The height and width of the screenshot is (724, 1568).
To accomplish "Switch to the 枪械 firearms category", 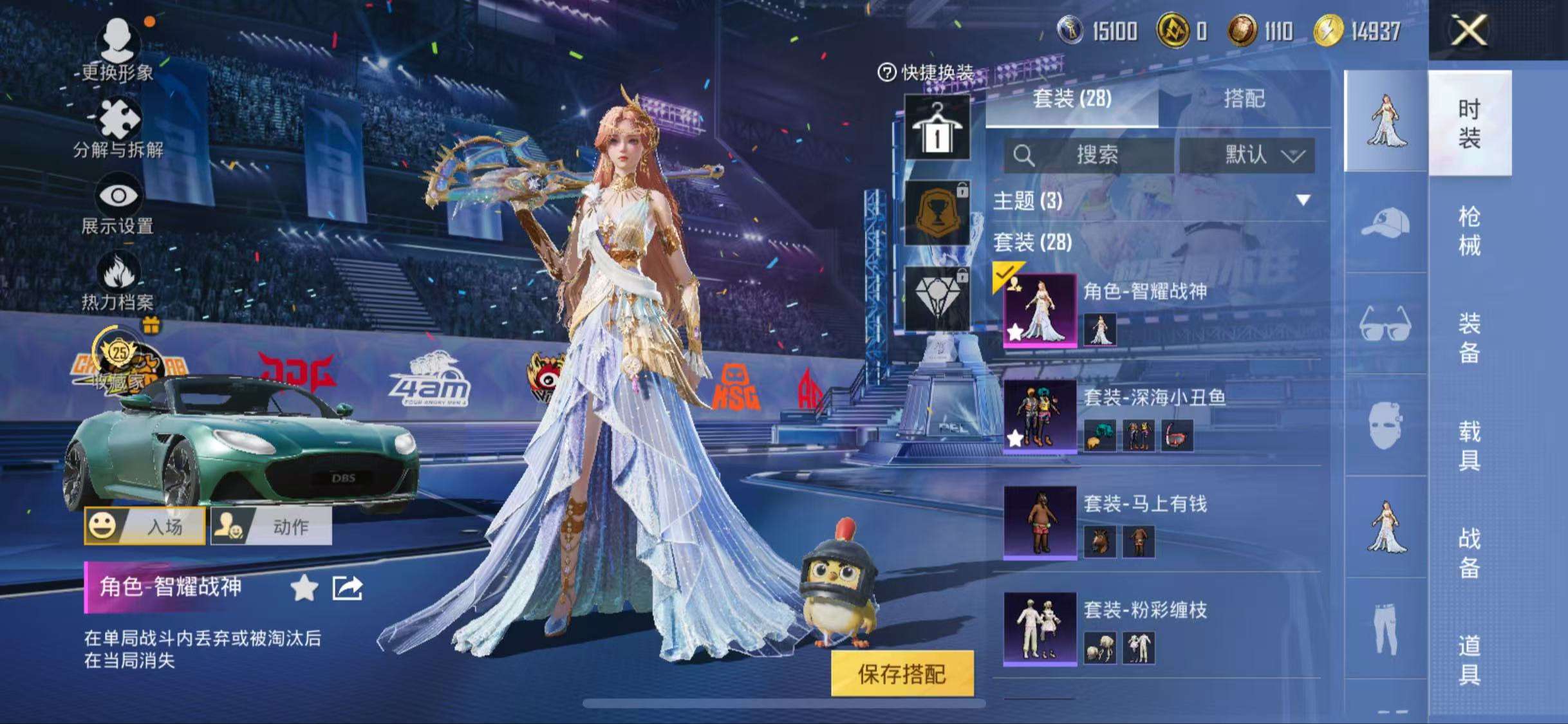I will [x=1469, y=230].
